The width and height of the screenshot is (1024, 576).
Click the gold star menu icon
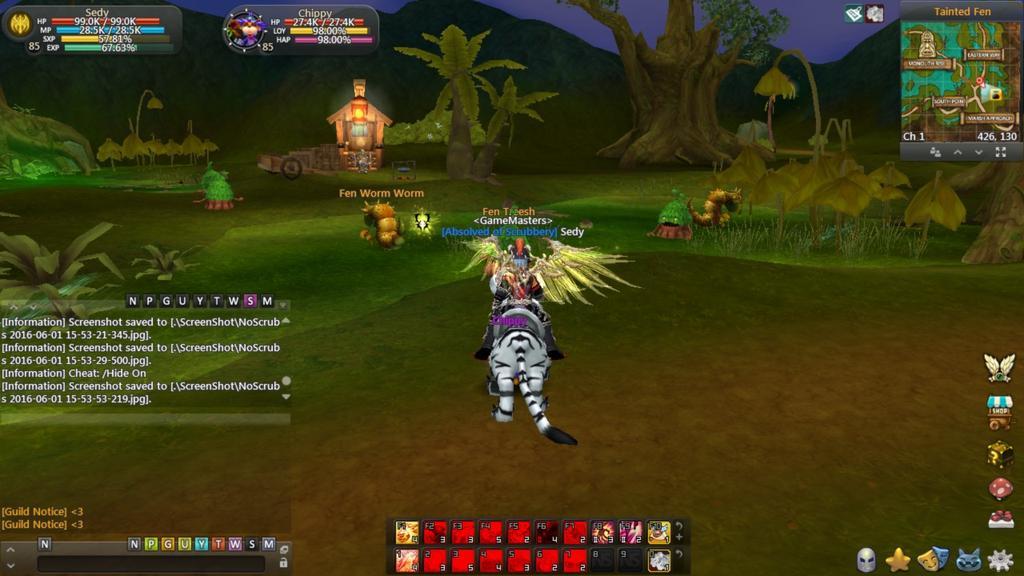point(898,560)
